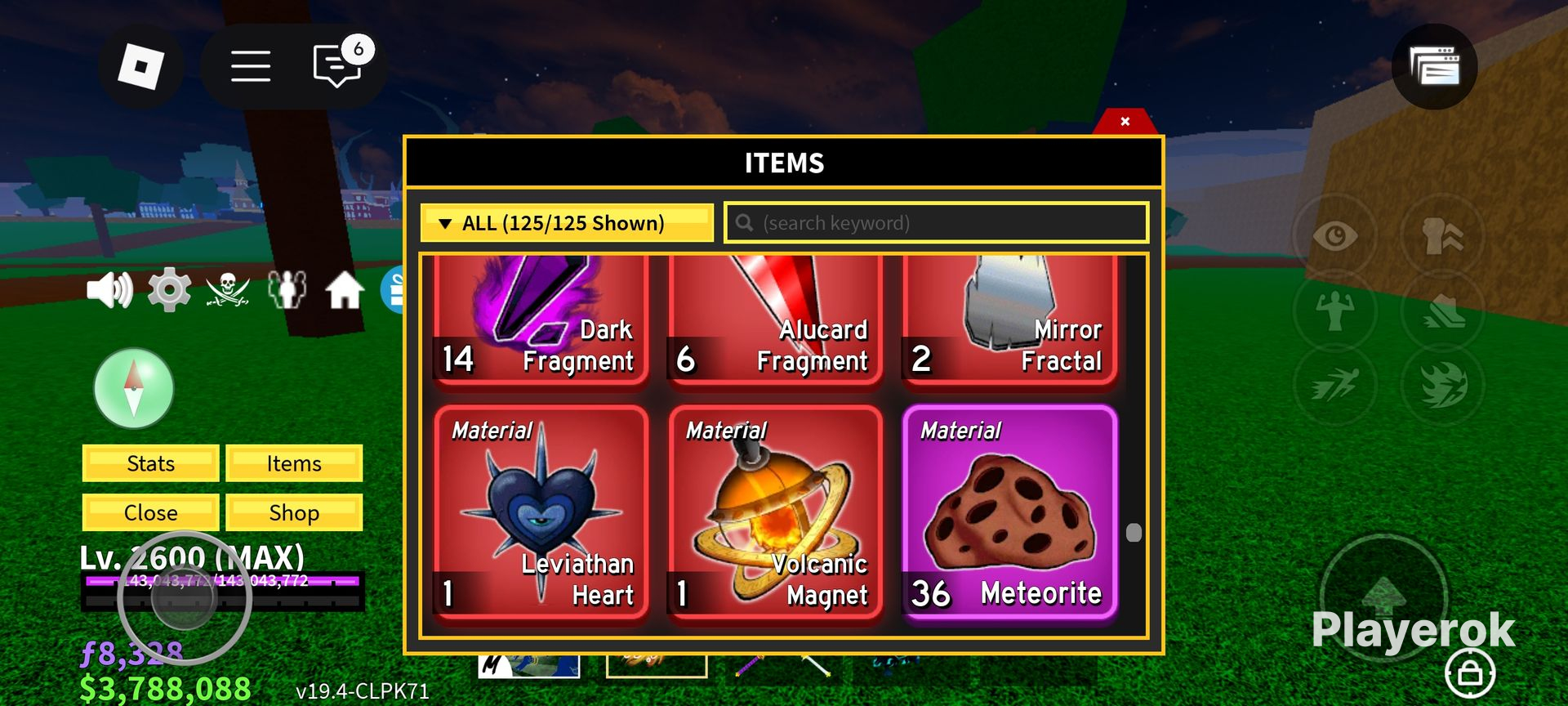
Task: Toggle sound with the speaker icon
Action: click(x=109, y=290)
